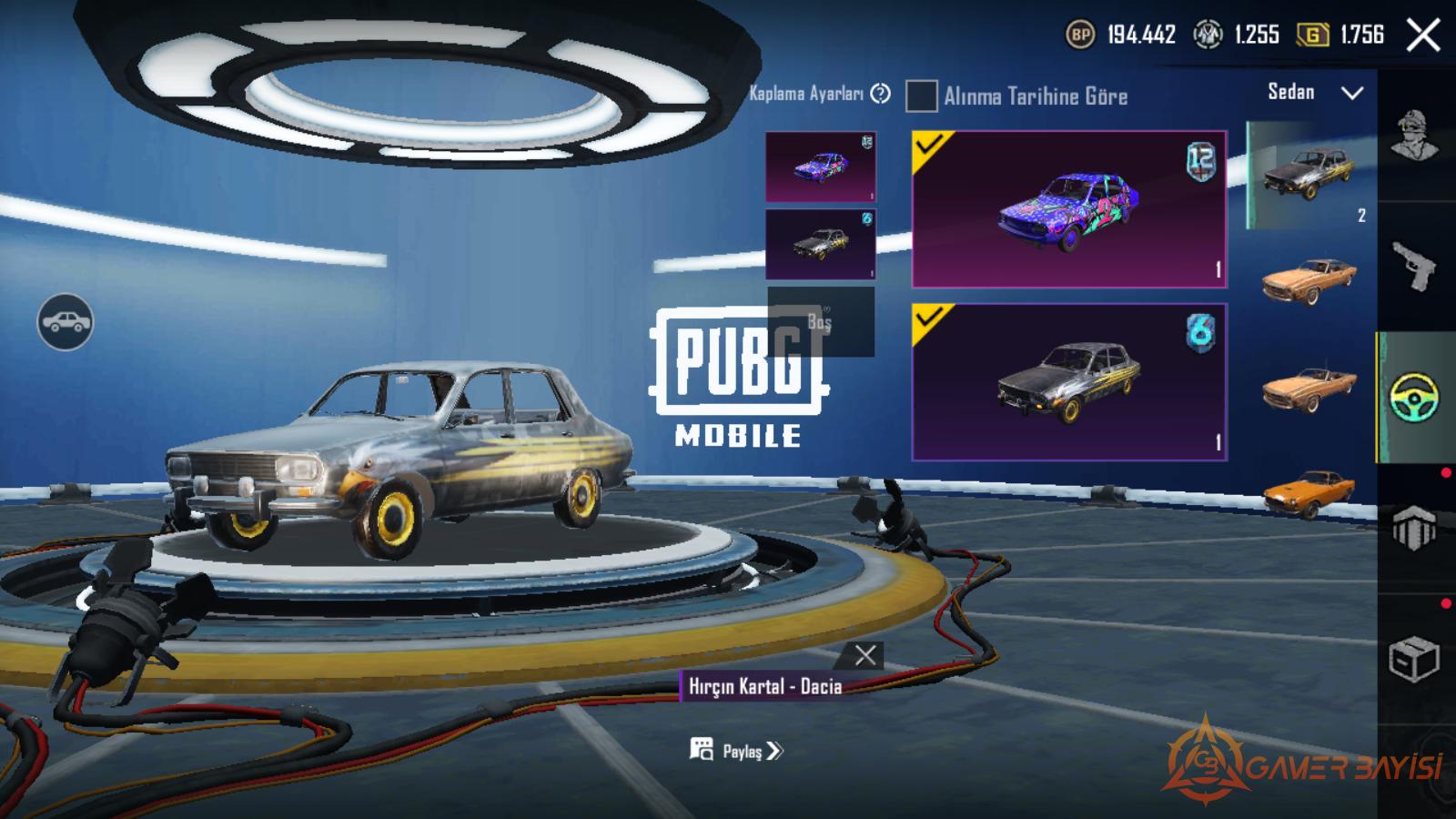This screenshot has width=1456, height=819.
Task: Toggle the Alınma Tarihine Göre checkbox
Action: click(x=921, y=96)
